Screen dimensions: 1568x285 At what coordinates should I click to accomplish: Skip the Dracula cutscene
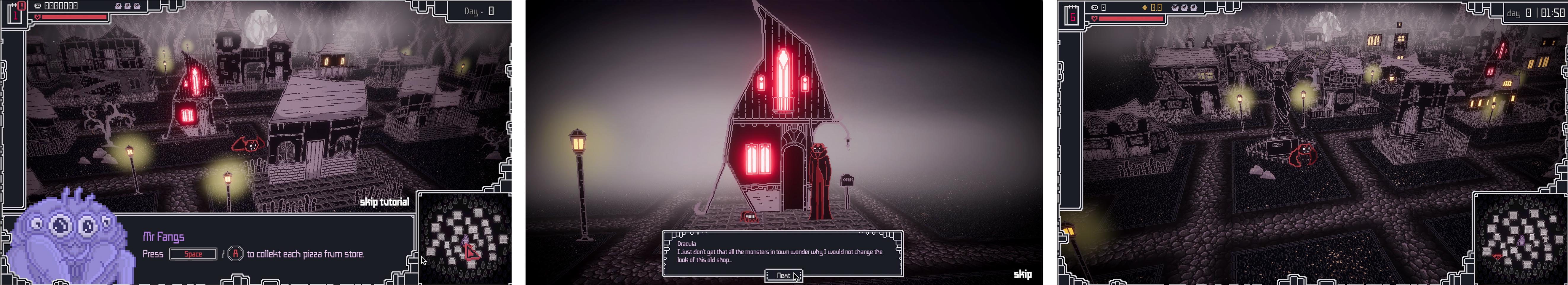point(1022,275)
